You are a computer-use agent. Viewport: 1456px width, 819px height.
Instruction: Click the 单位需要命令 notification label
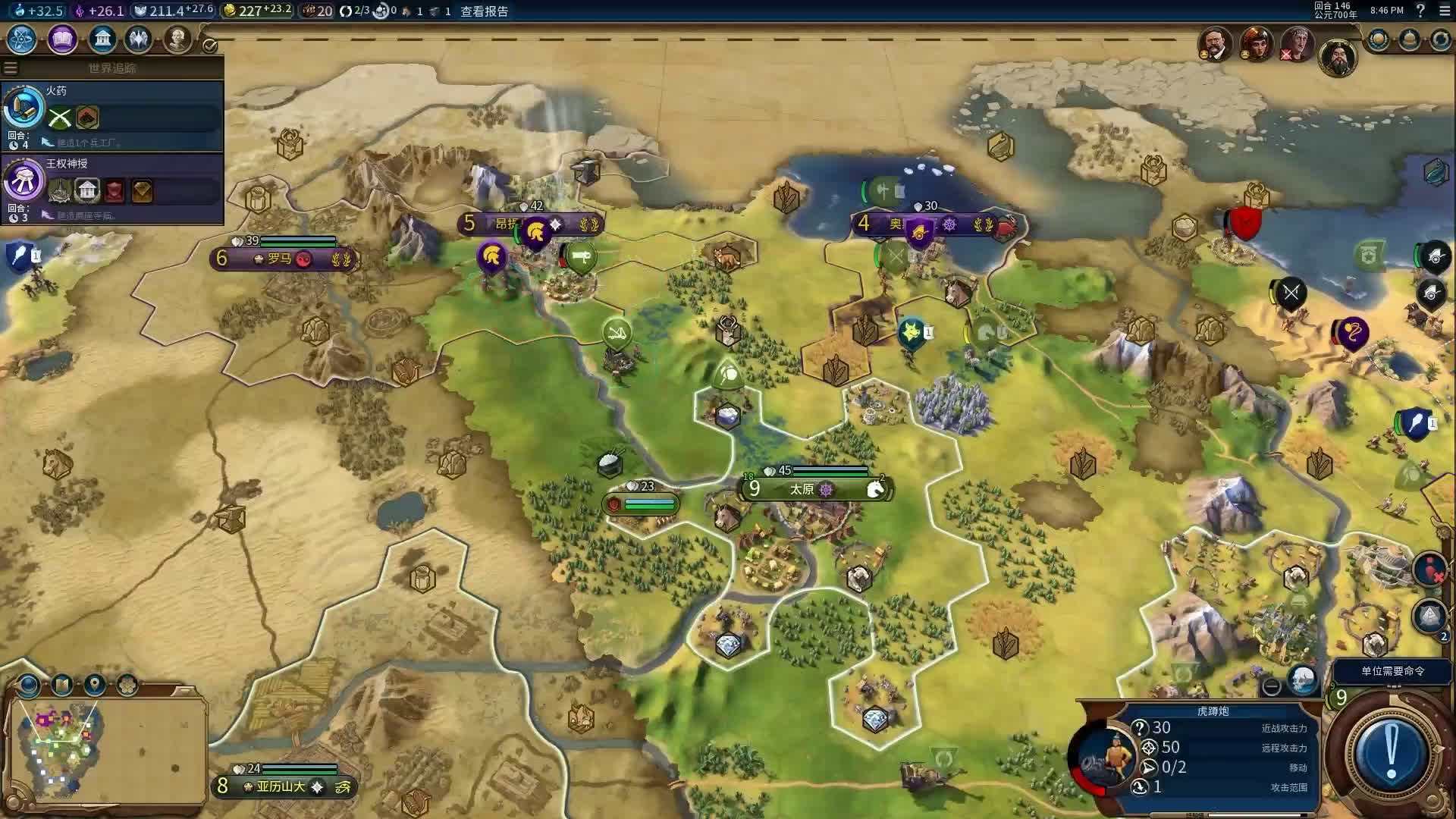click(1392, 671)
